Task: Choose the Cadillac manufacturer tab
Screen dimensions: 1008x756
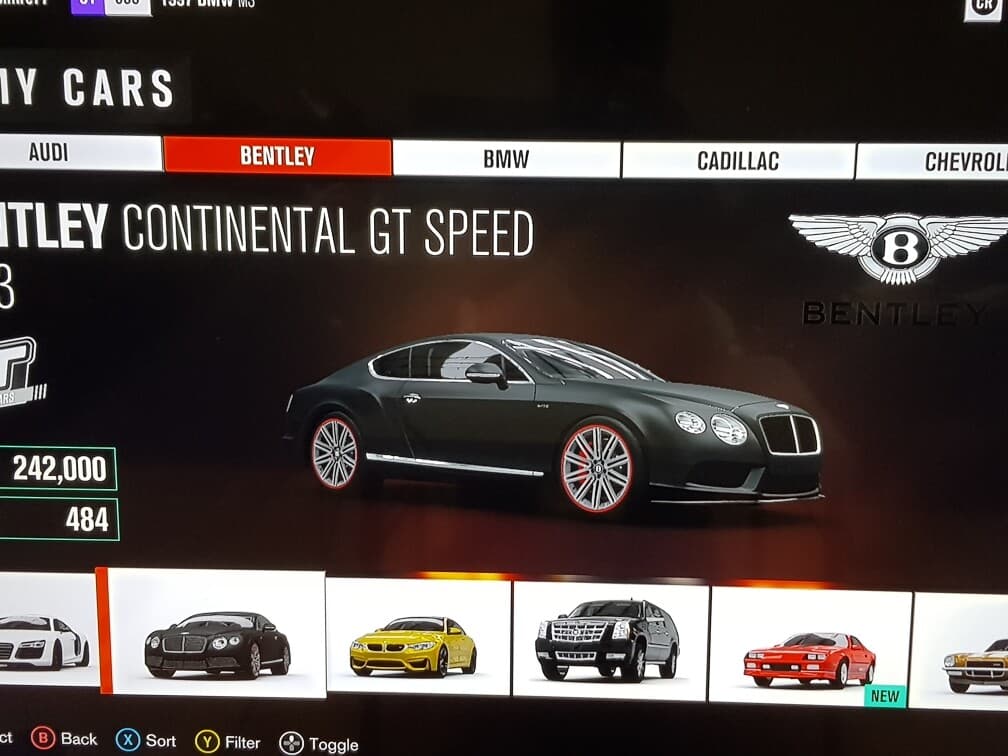Action: tap(738, 161)
